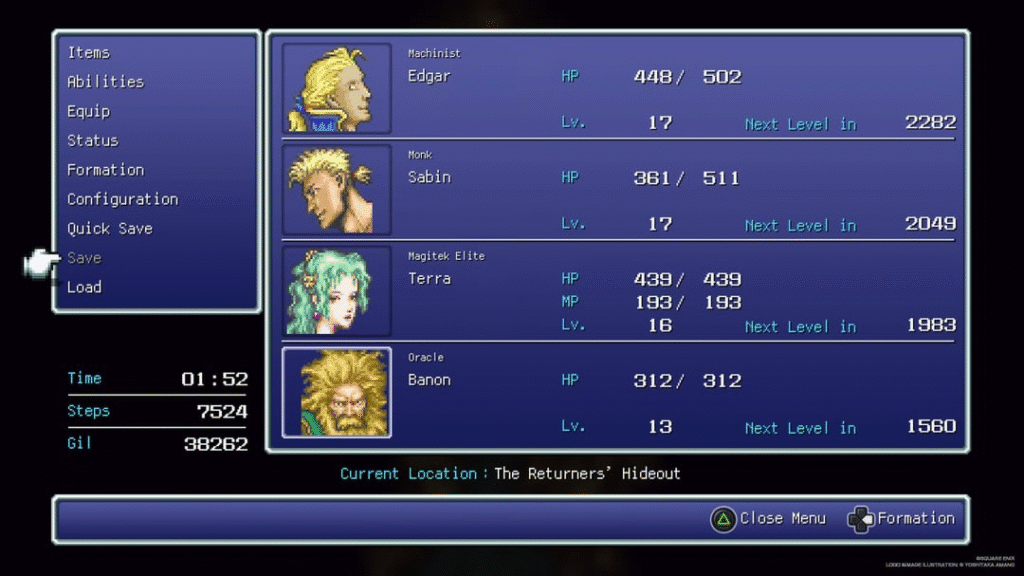Click Banon's portrait
The image size is (1024, 576).
click(337, 392)
